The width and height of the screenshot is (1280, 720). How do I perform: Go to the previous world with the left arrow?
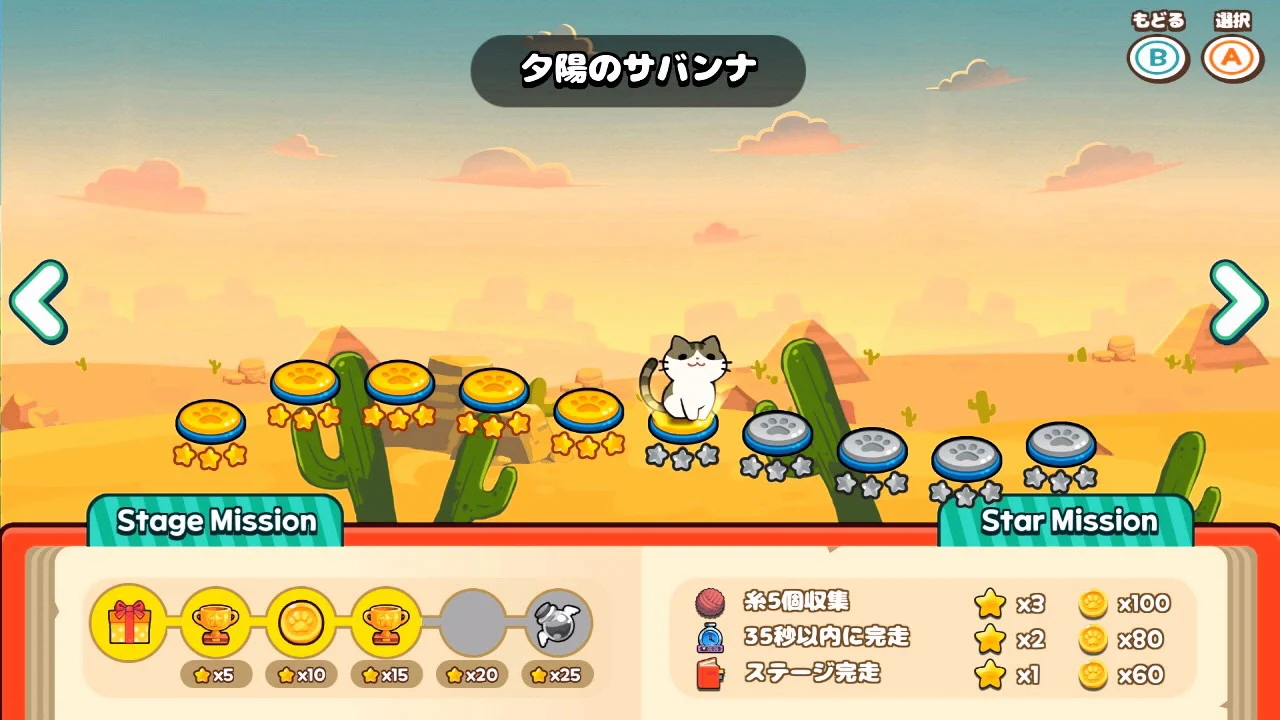(x=39, y=301)
